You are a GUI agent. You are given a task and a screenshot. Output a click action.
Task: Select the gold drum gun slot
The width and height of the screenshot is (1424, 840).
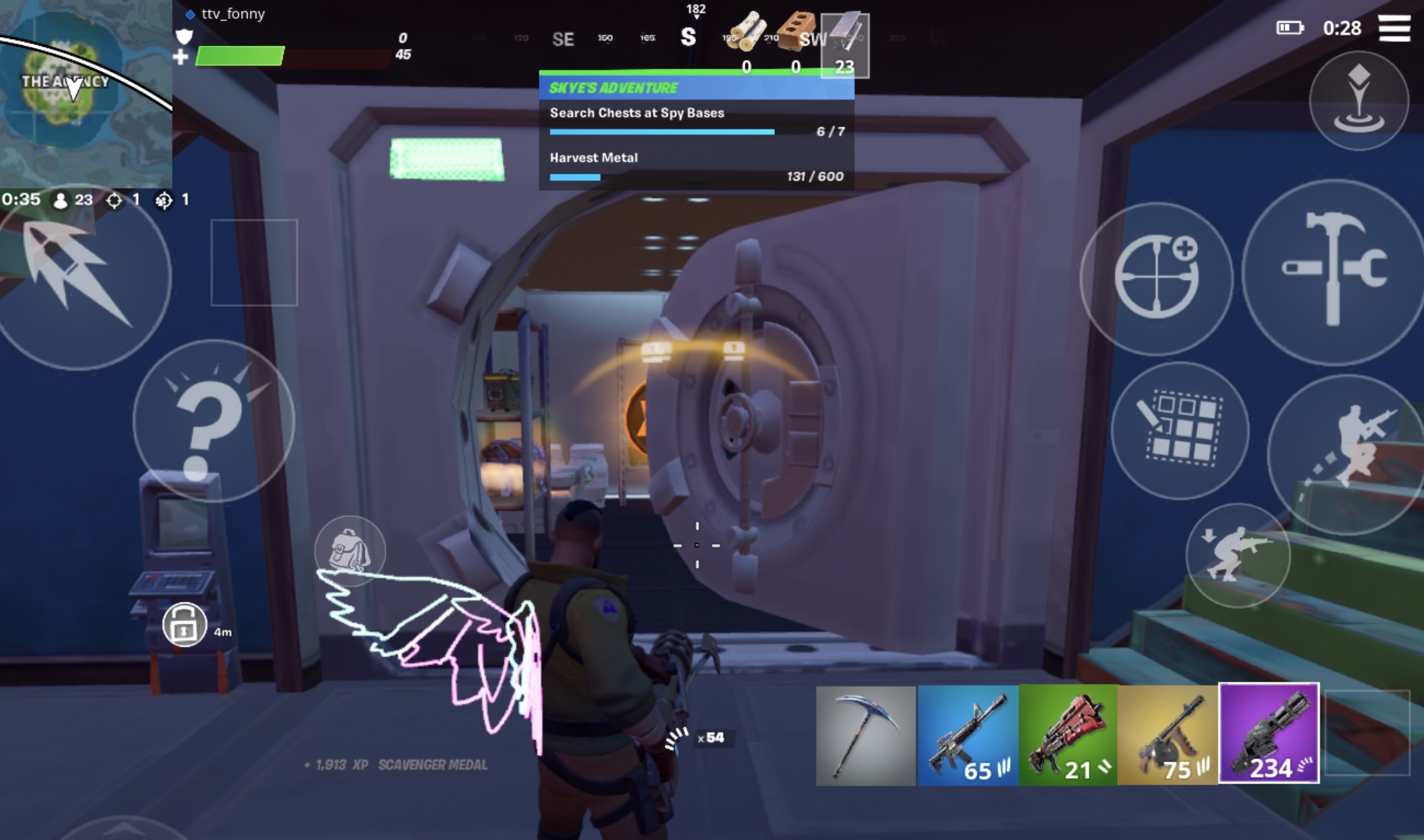(x=1168, y=735)
